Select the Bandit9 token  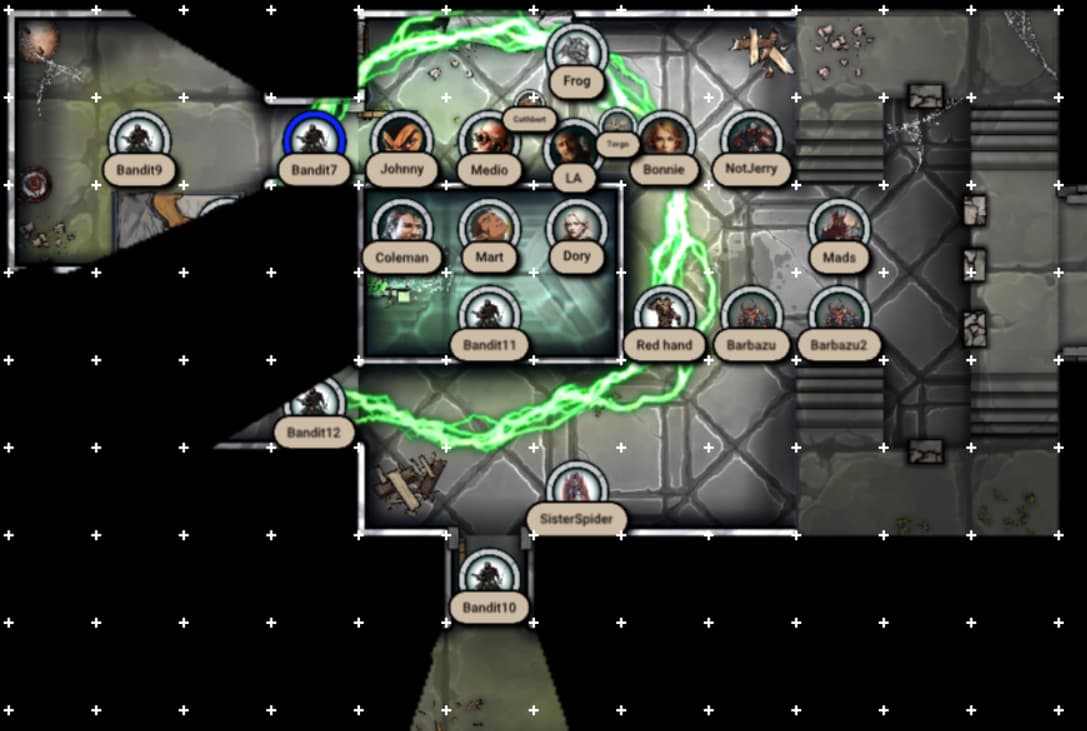click(x=139, y=140)
